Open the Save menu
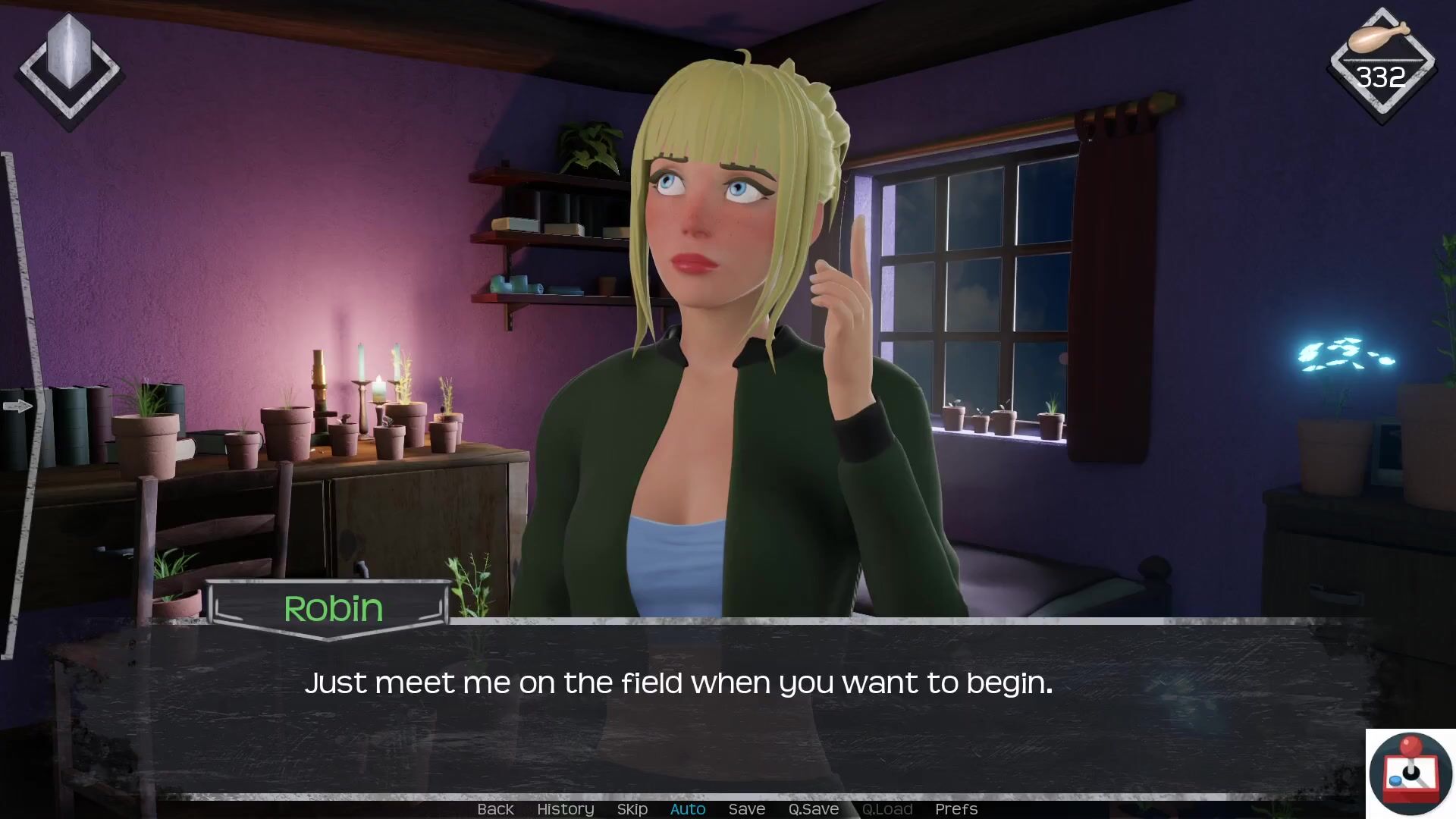Viewport: 1456px width, 819px height. (x=746, y=809)
